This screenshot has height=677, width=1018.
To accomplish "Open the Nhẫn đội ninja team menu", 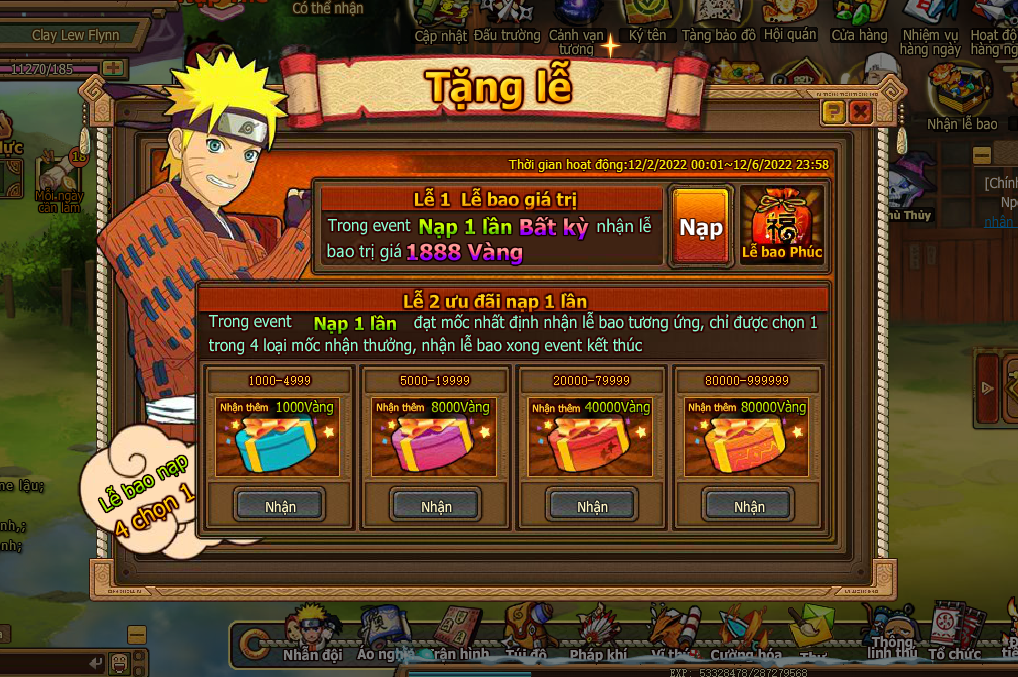I will pos(313,635).
